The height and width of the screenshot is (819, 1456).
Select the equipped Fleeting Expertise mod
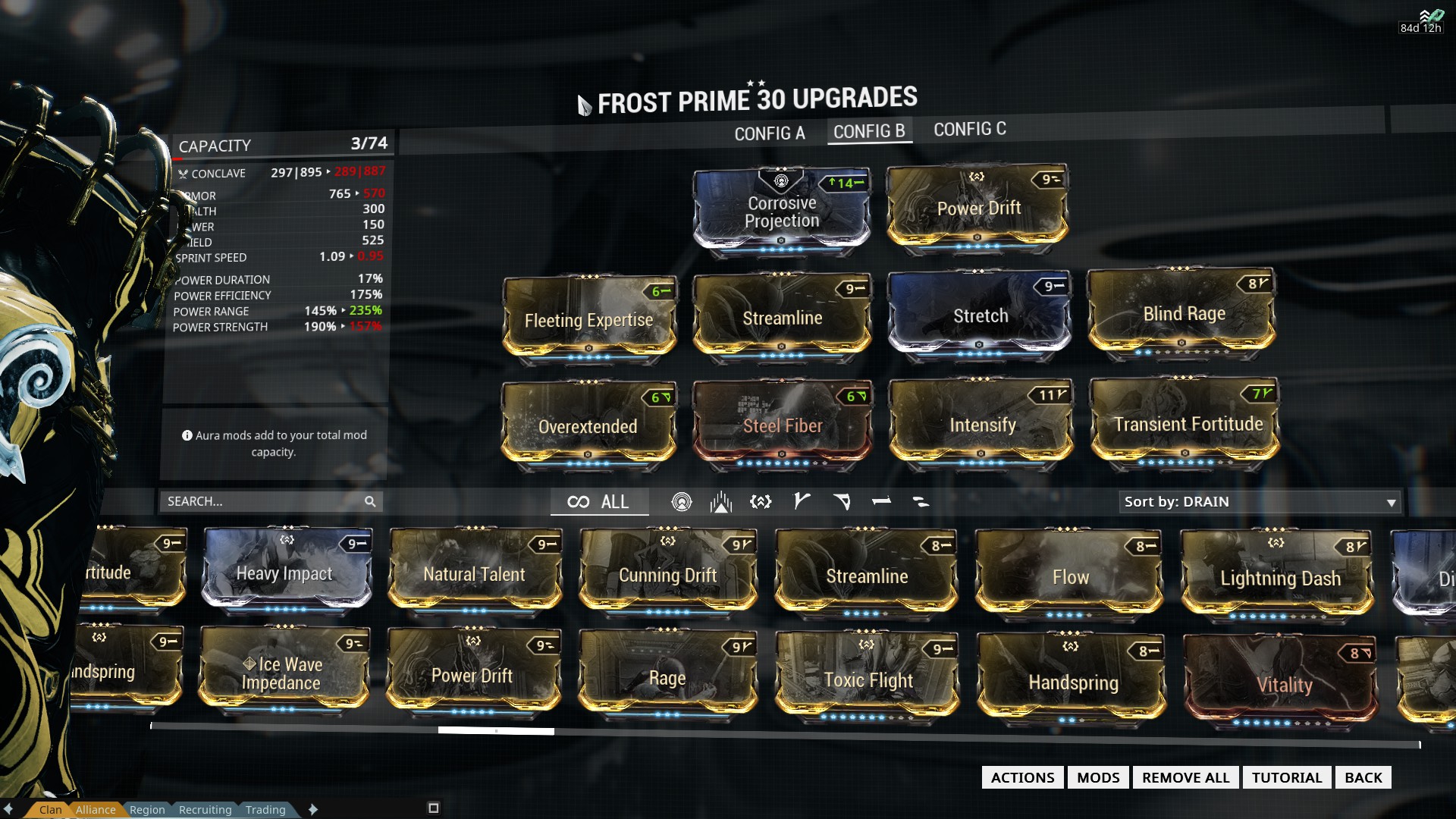(x=588, y=319)
